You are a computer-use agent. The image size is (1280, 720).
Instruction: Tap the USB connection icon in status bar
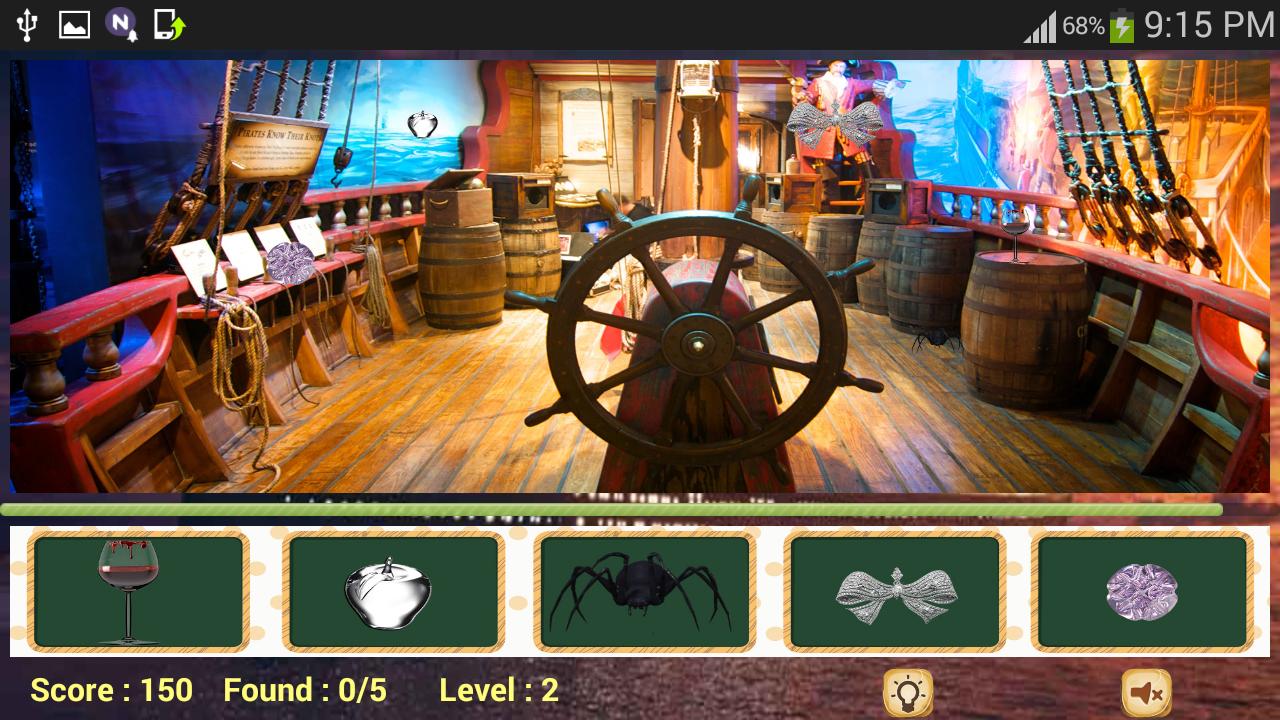pos(27,22)
